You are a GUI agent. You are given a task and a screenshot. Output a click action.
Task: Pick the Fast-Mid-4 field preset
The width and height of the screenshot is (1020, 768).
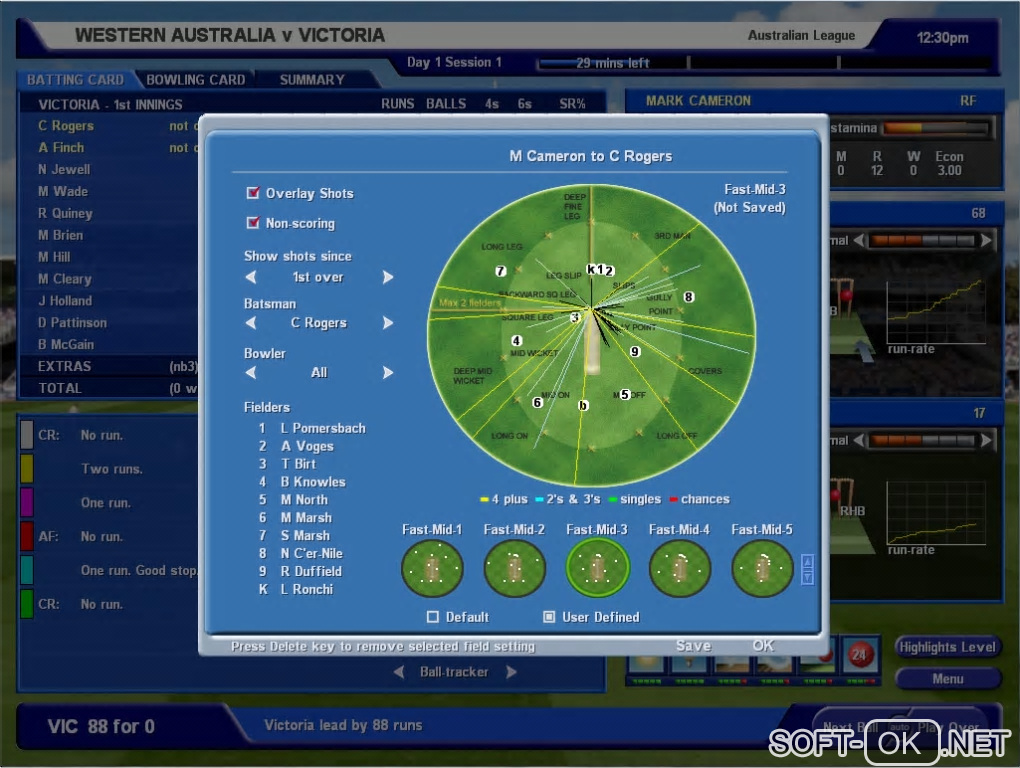(x=679, y=568)
